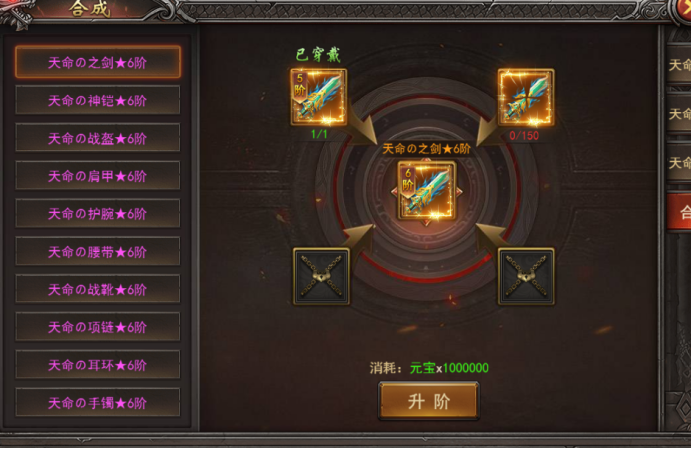Choose 天命の耳环★6阶 in the list
Image resolution: width=692 pixels, height=449 pixels.
tap(98, 365)
